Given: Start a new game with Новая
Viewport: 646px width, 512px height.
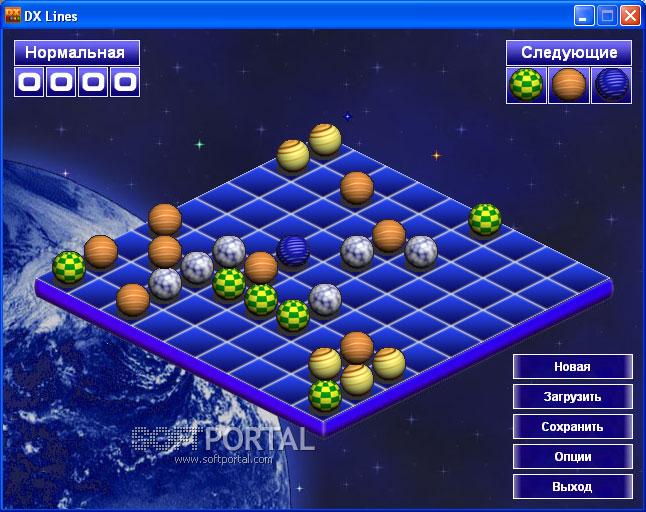Looking at the screenshot, I should [572, 367].
